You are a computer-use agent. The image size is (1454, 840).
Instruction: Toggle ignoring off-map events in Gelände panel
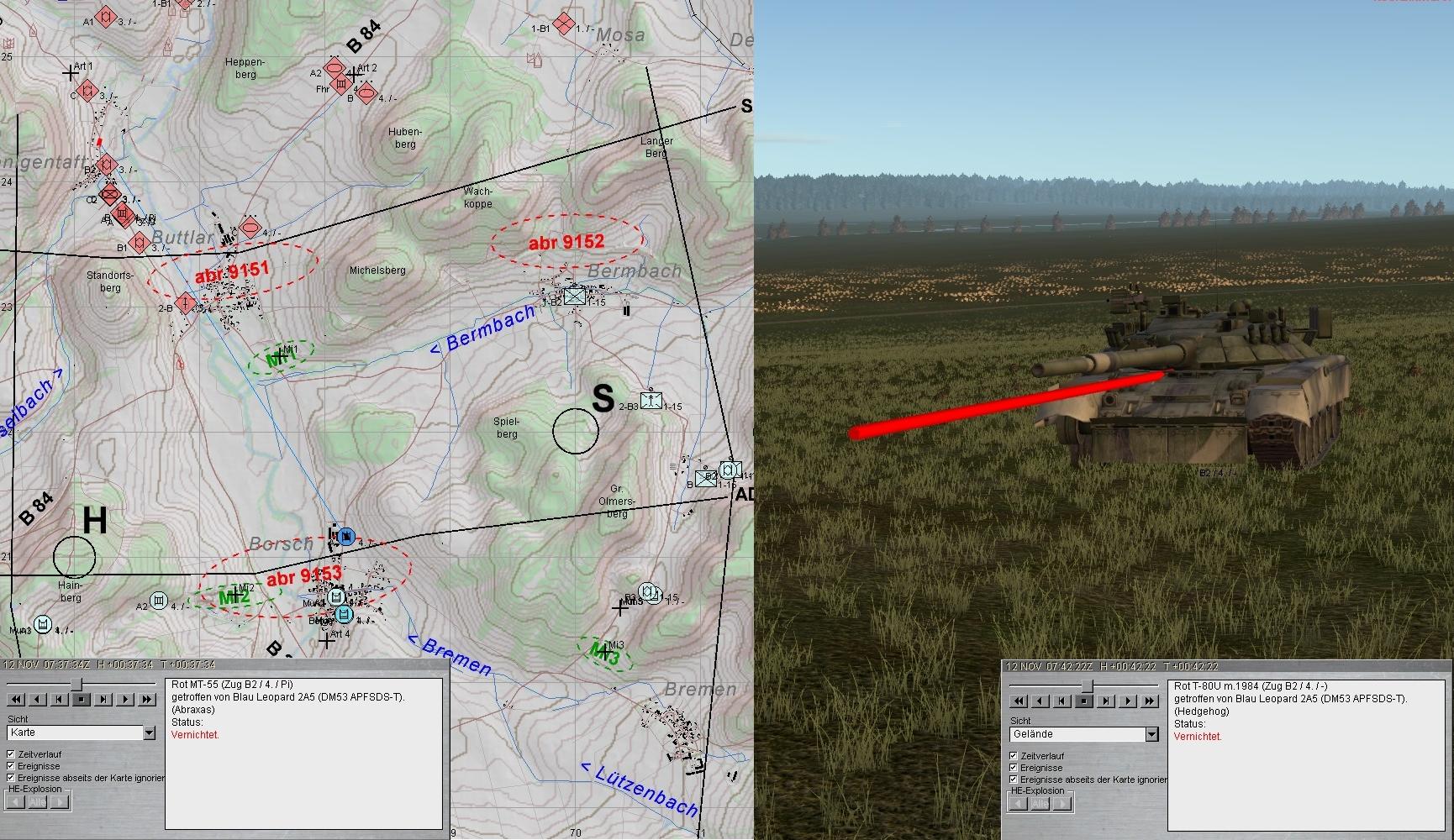tap(1014, 780)
